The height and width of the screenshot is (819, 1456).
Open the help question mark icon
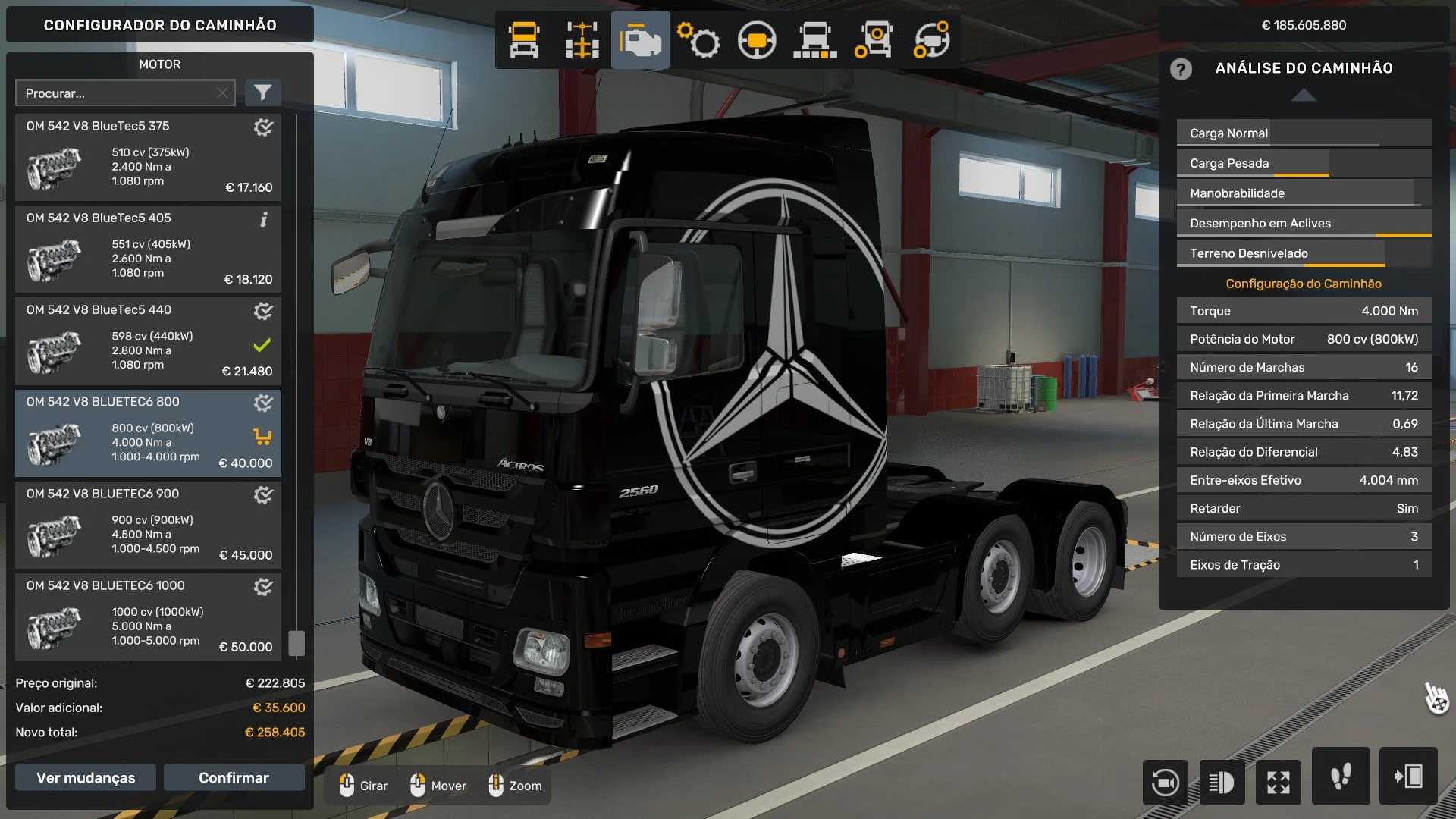tap(1181, 69)
